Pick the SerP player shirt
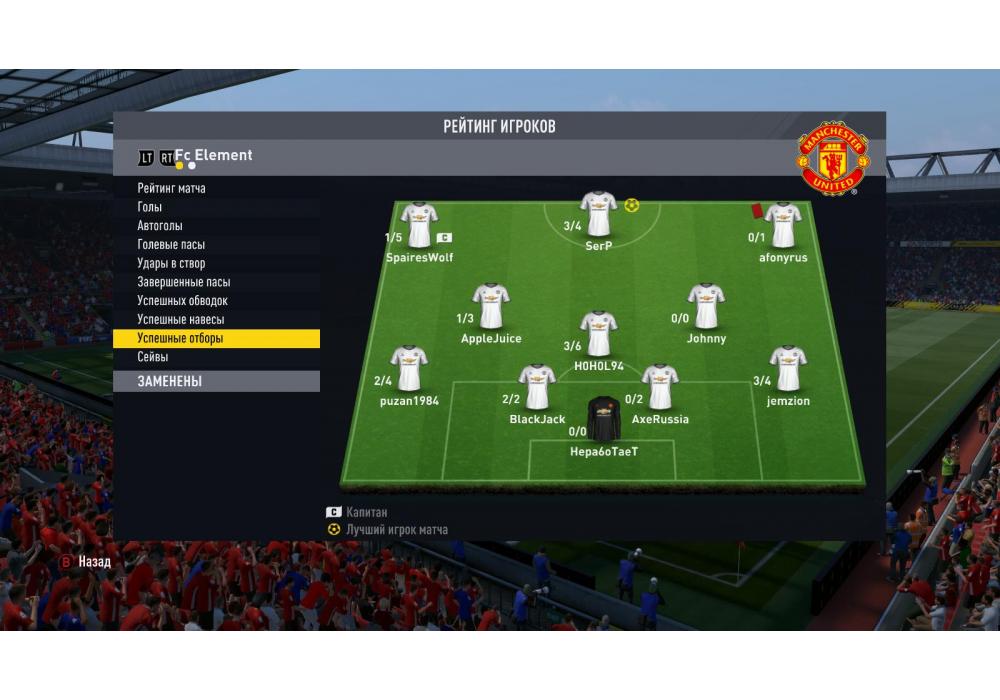 (x=599, y=213)
